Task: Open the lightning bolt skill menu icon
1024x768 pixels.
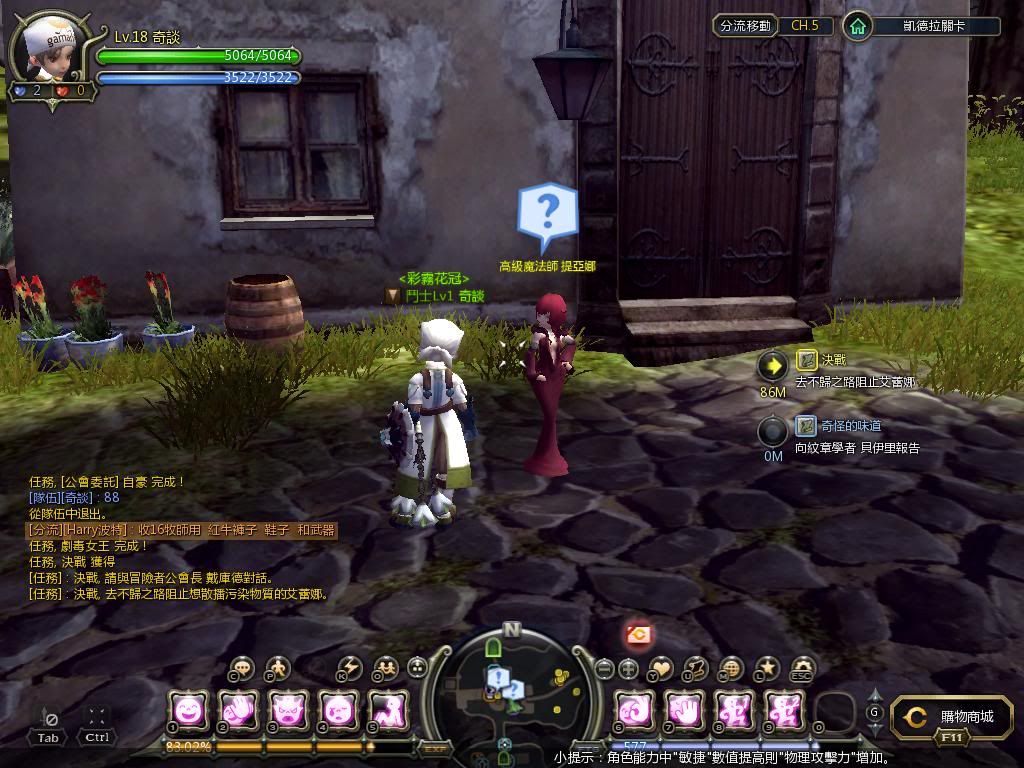Action: click(x=350, y=668)
